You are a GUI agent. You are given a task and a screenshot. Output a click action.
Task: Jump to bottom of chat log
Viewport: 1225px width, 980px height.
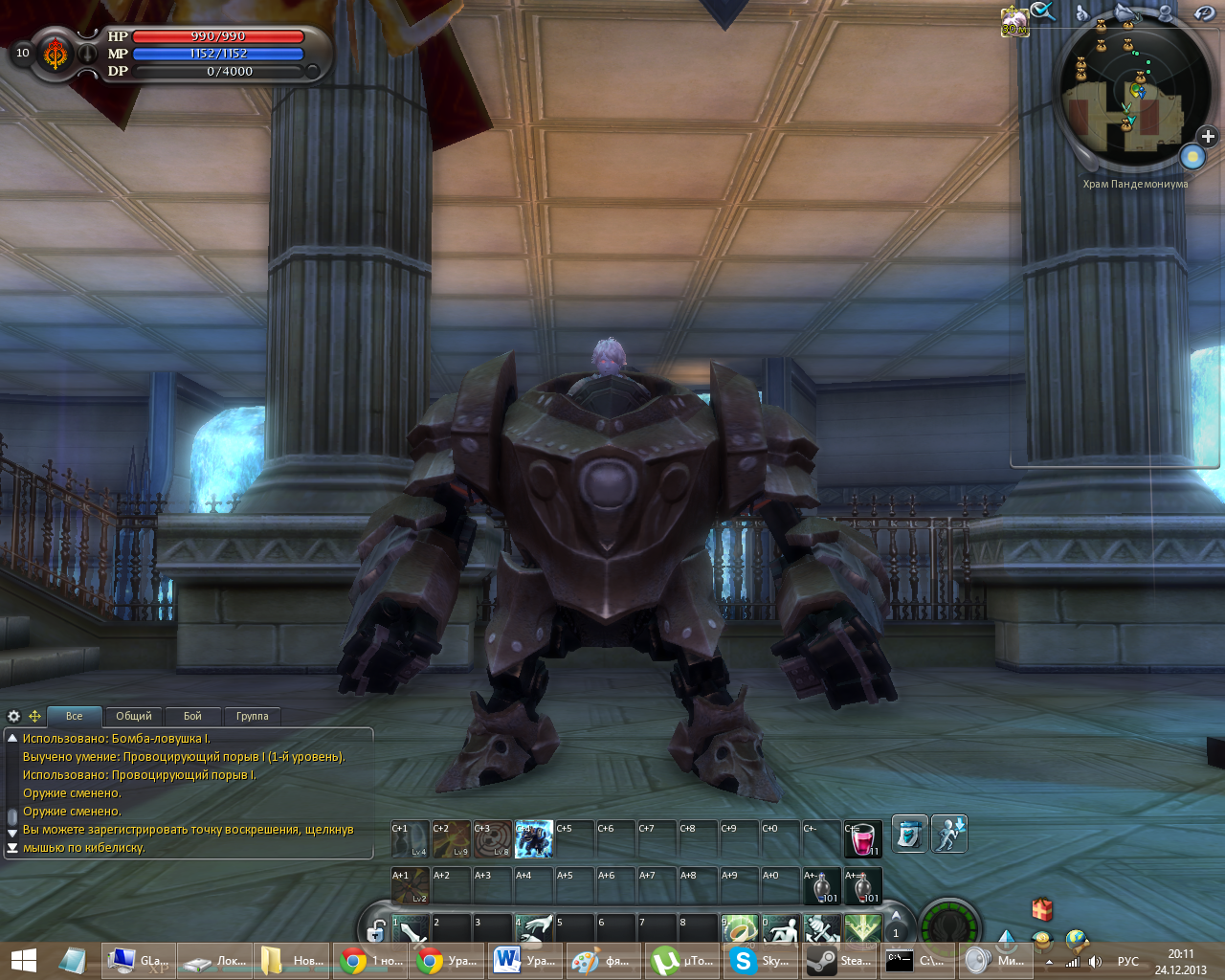click(12, 848)
